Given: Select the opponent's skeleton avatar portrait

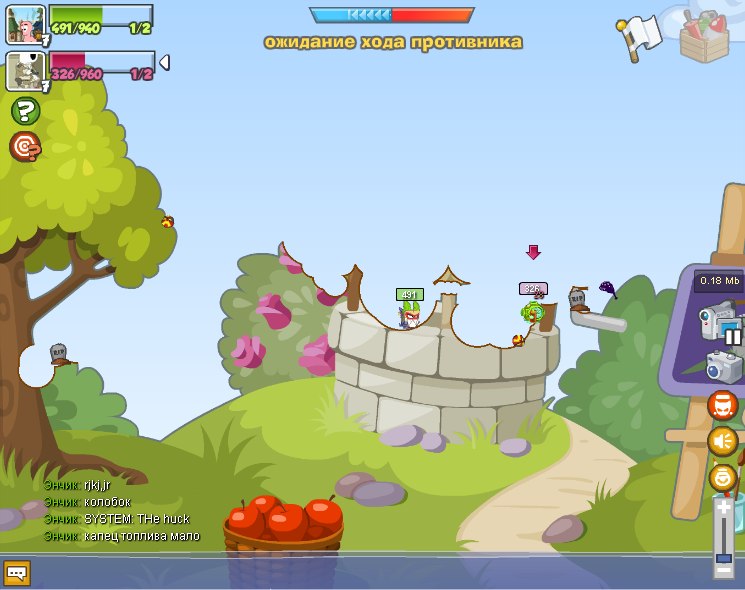Looking at the screenshot, I should 24,72.
